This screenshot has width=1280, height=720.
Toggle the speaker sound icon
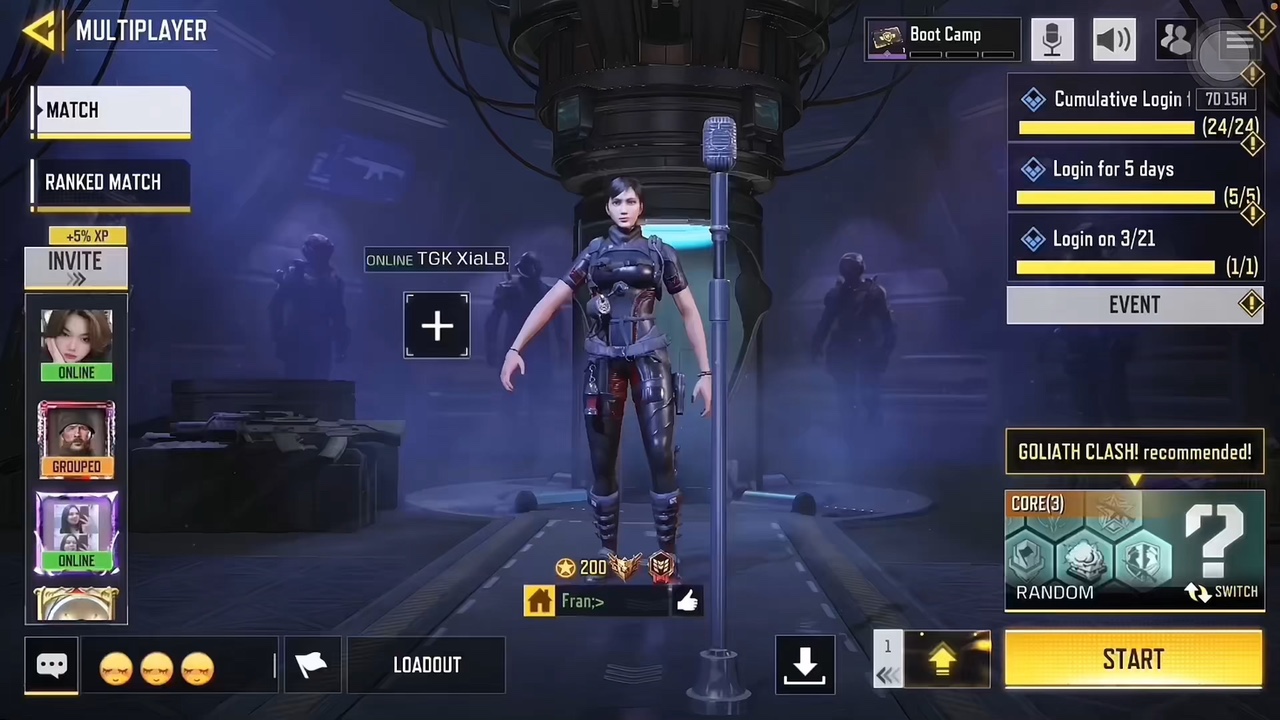click(x=1113, y=39)
